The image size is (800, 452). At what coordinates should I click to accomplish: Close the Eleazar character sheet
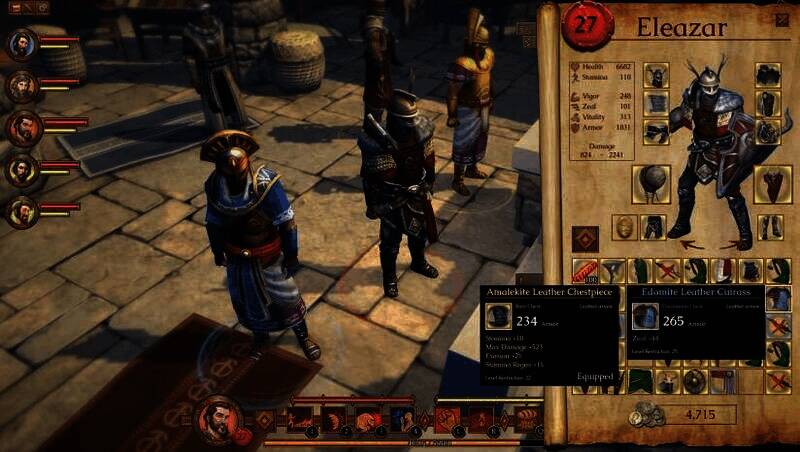coord(781,19)
